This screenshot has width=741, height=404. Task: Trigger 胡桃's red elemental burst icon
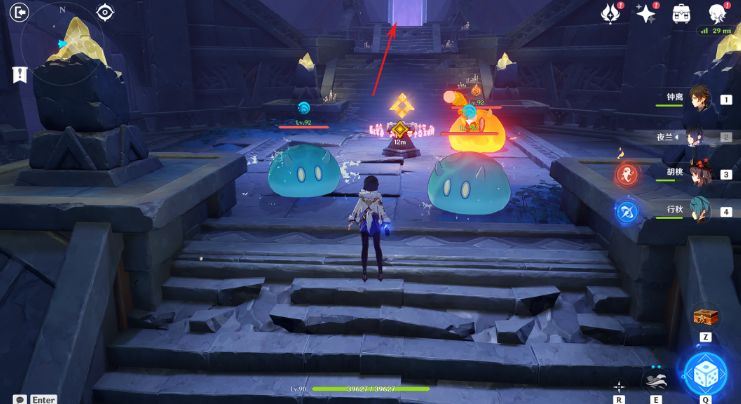[627, 175]
